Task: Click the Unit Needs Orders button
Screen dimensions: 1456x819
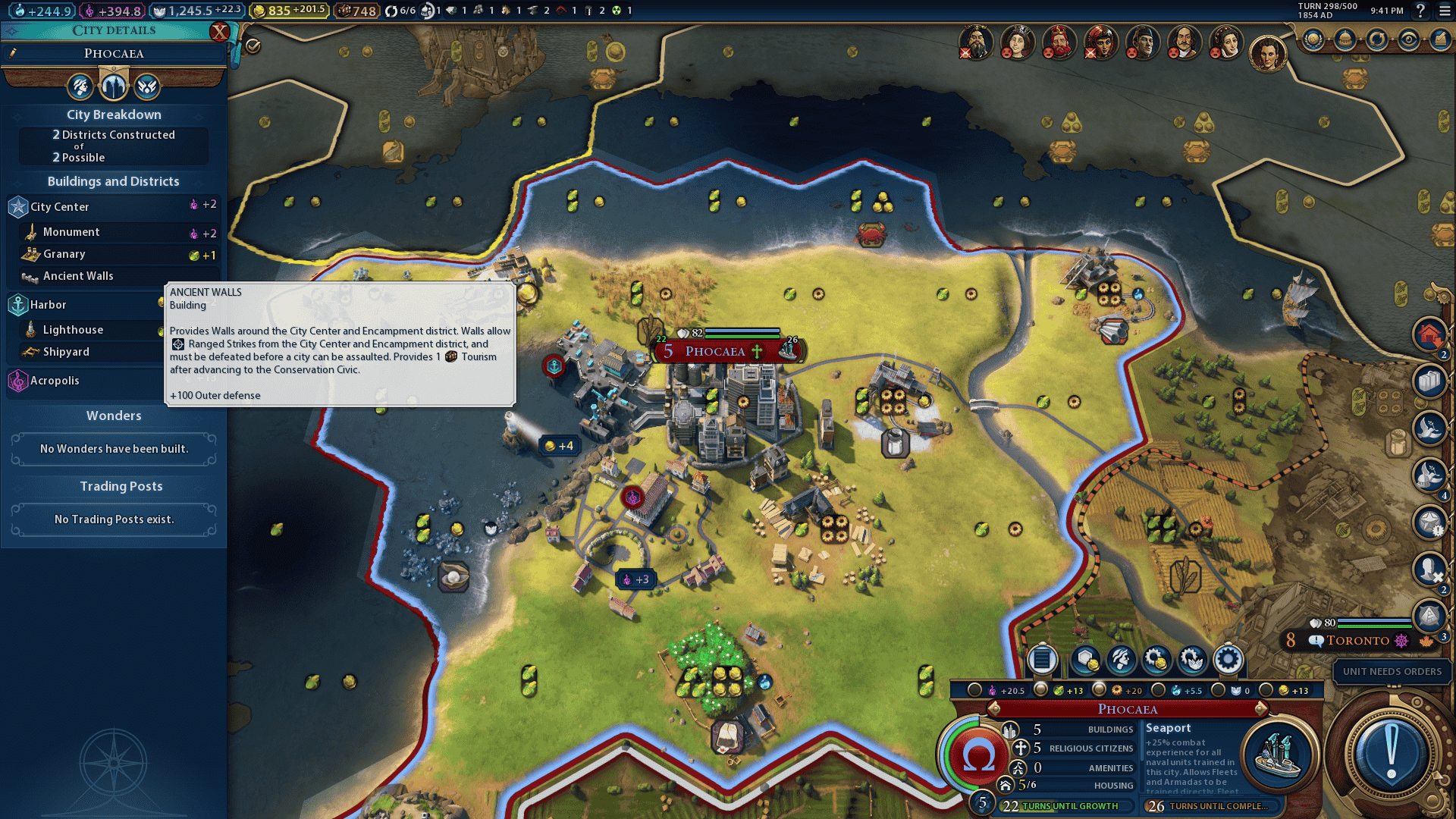Action: (1392, 672)
